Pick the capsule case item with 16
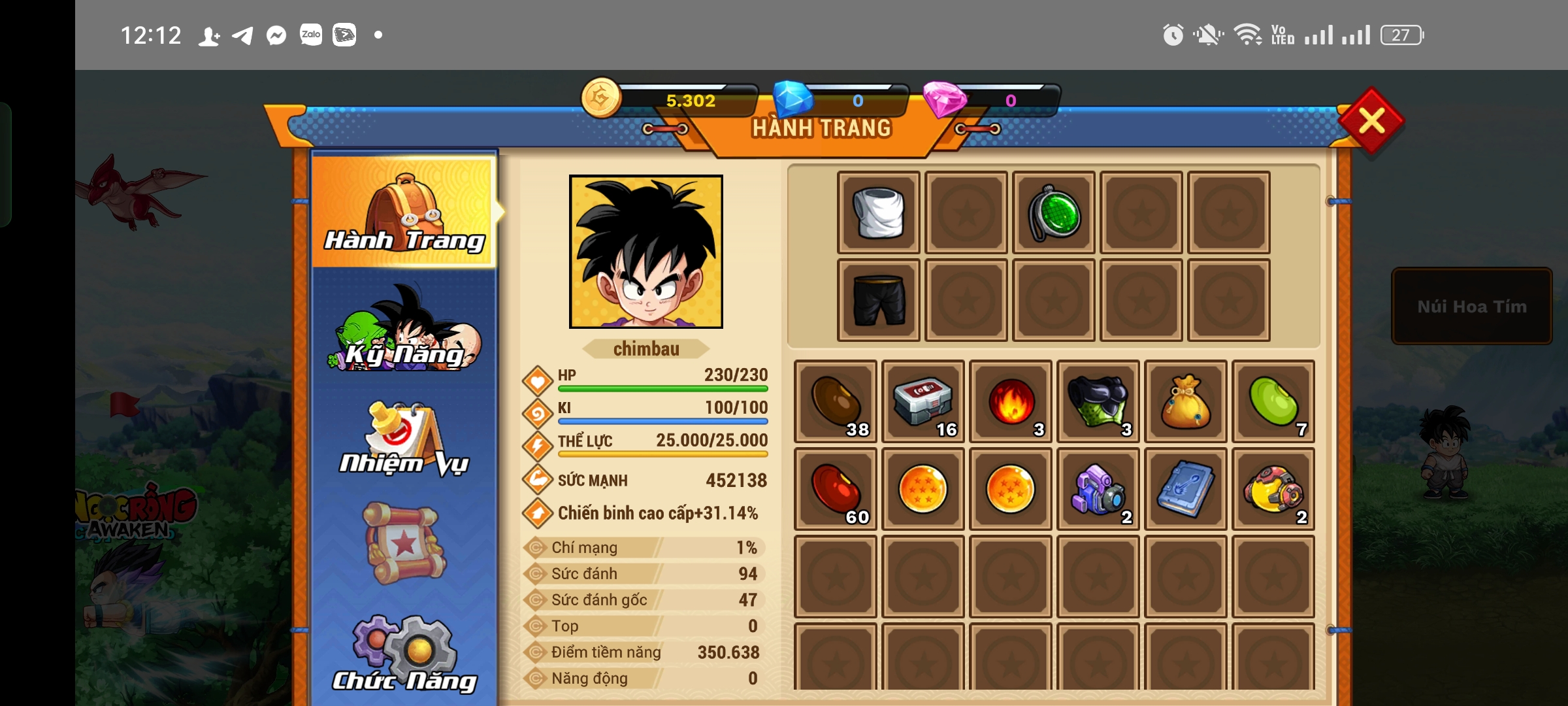The height and width of the screenshot is (706, 1568). pyautogui.click(x=923, y=401)
